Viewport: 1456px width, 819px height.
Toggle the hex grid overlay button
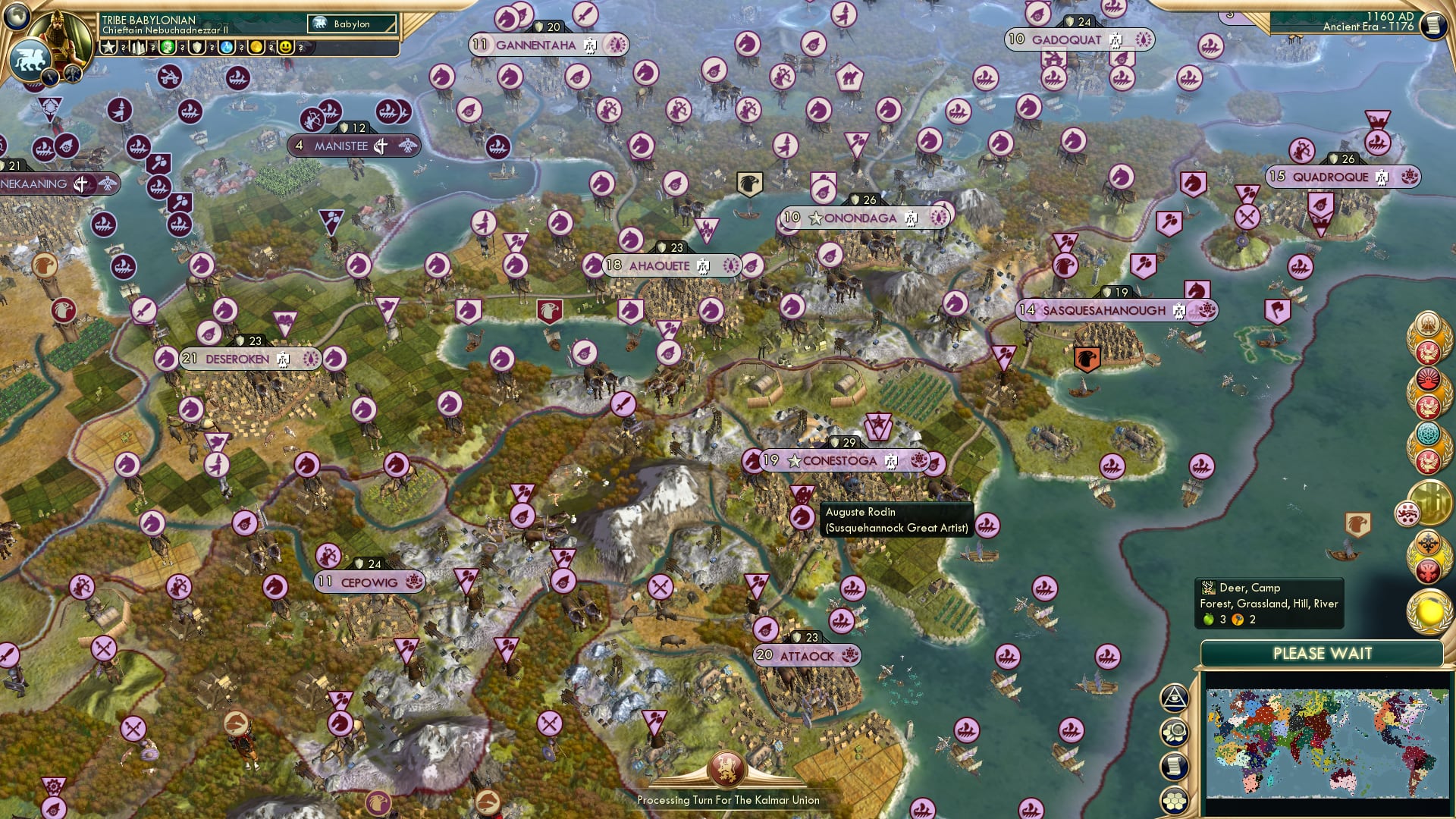coord(1174,800)
